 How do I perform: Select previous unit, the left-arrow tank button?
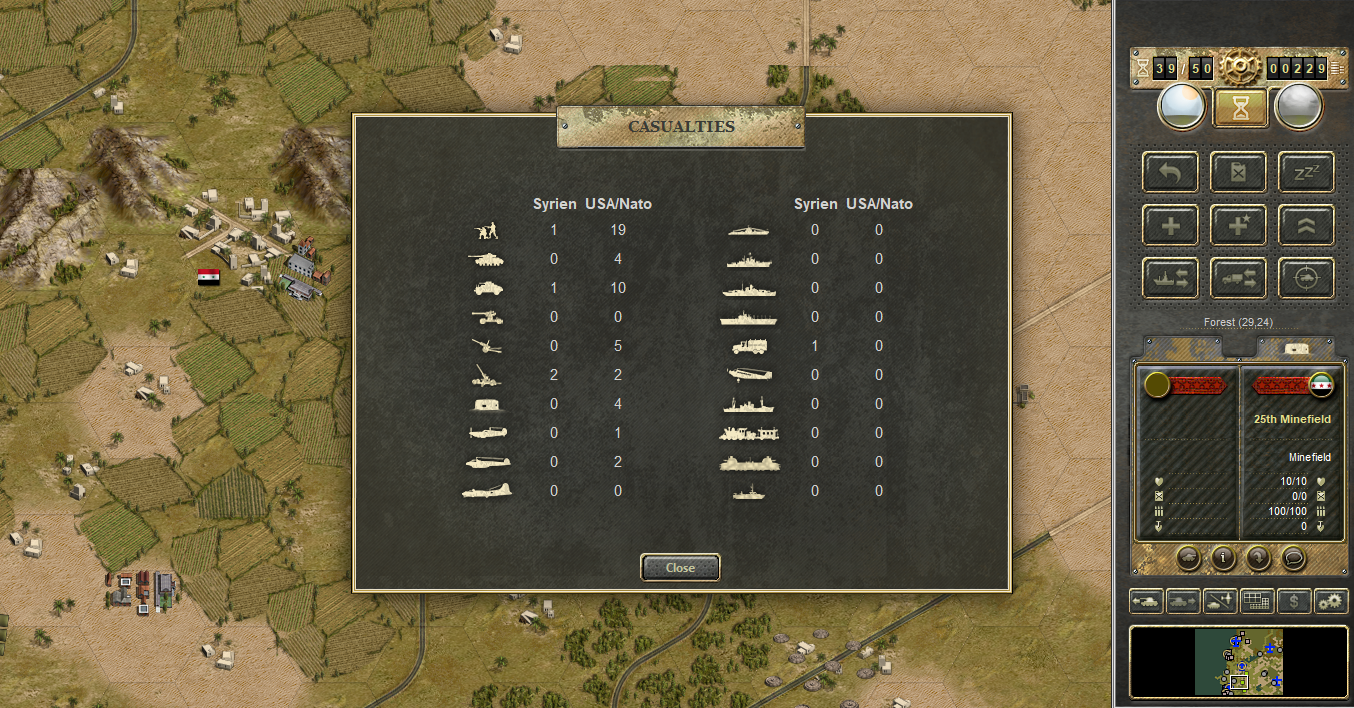(1146, 601)
